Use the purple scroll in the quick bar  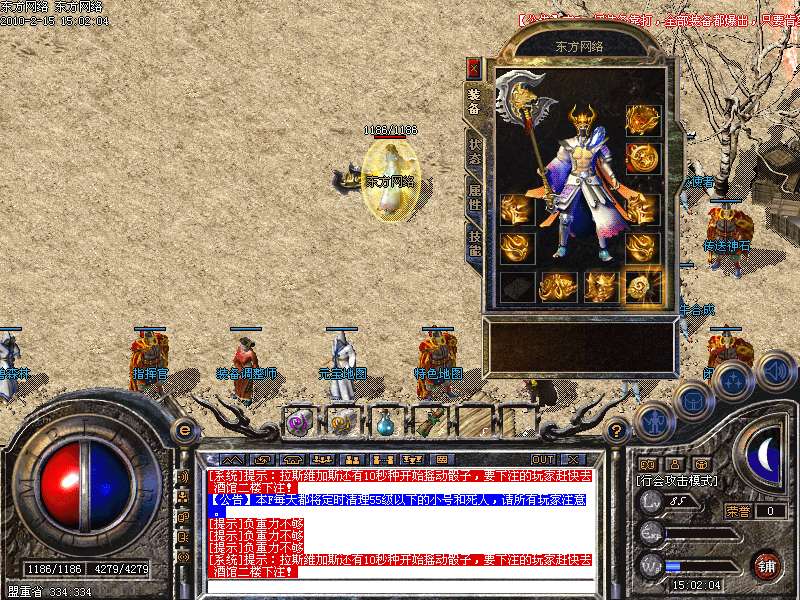[297, 422]
